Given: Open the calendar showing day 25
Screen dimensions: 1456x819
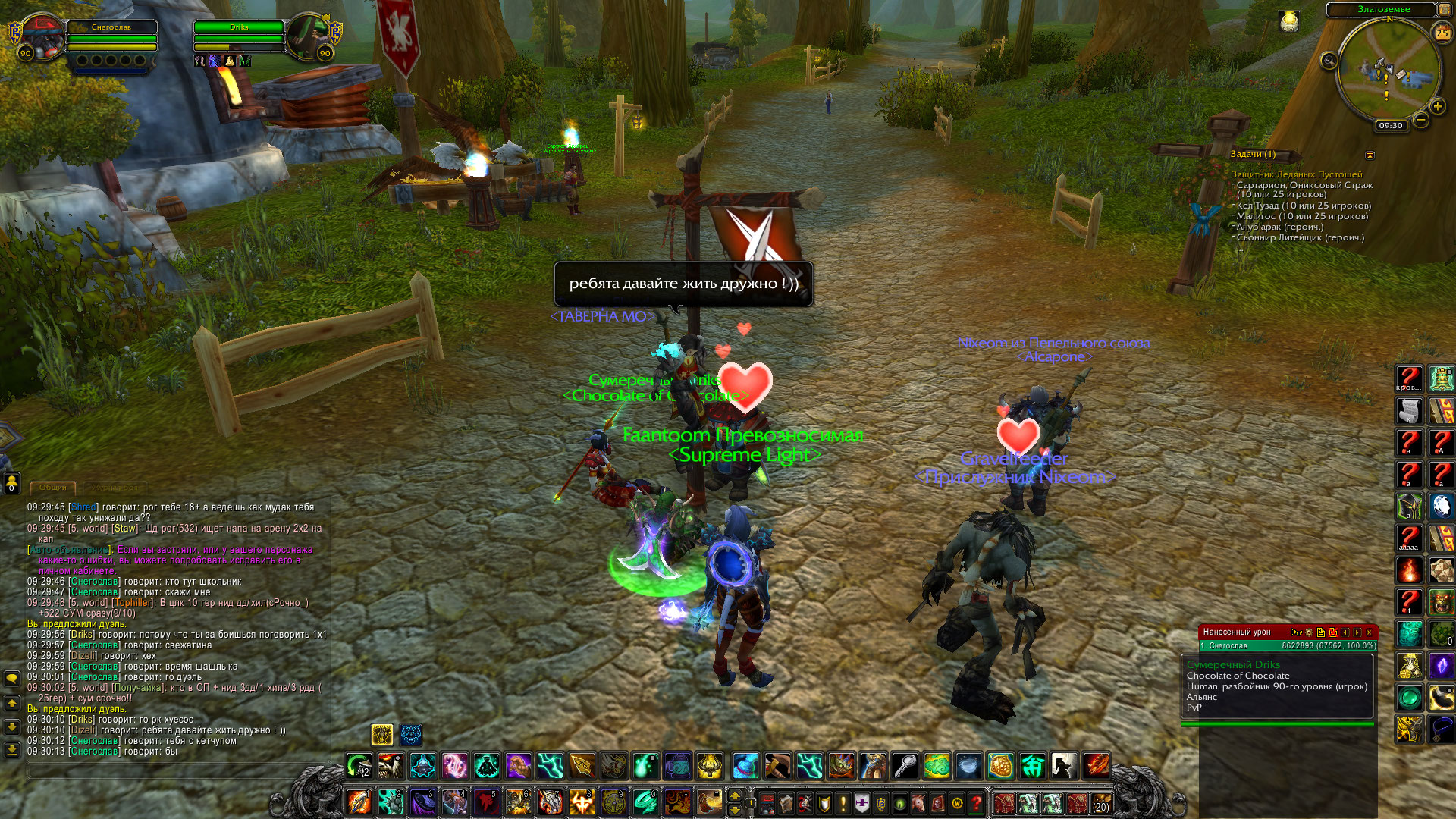Looking at the screenshot, I should pyautogui.click(x=1442, y=33).
